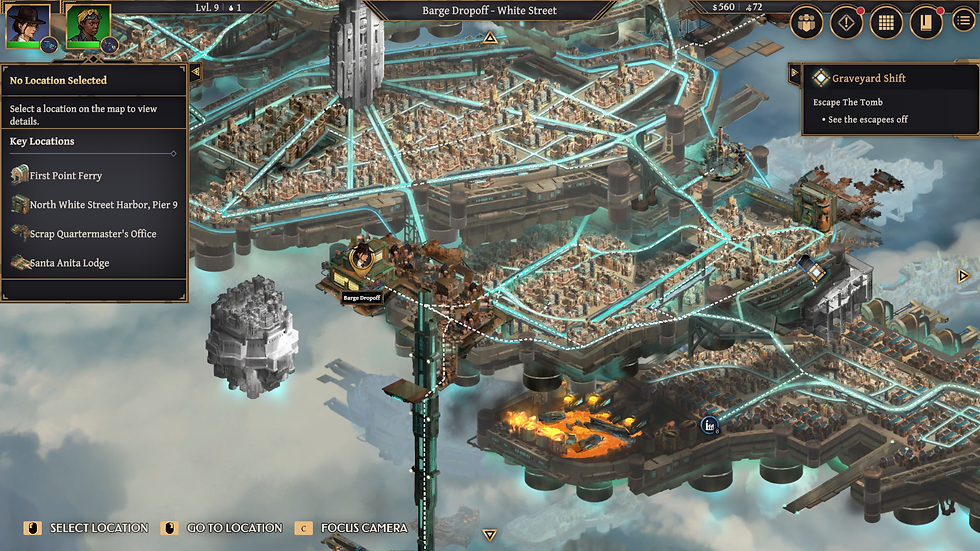The image size is (980, 551).
Task: Select the goggles-wearing character portrait
Action: tap(87, 25)
